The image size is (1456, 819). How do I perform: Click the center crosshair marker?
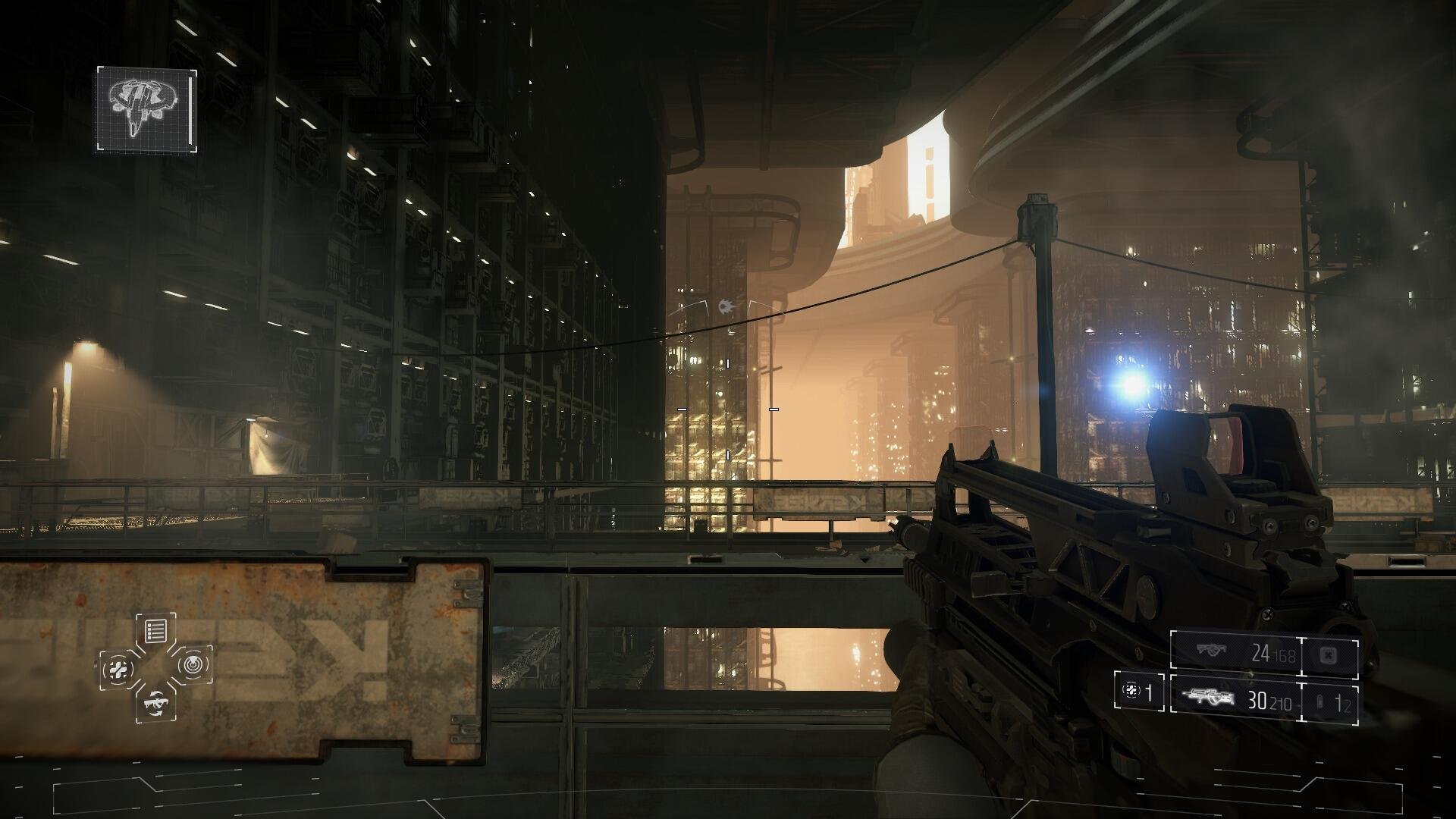(728, 409)
